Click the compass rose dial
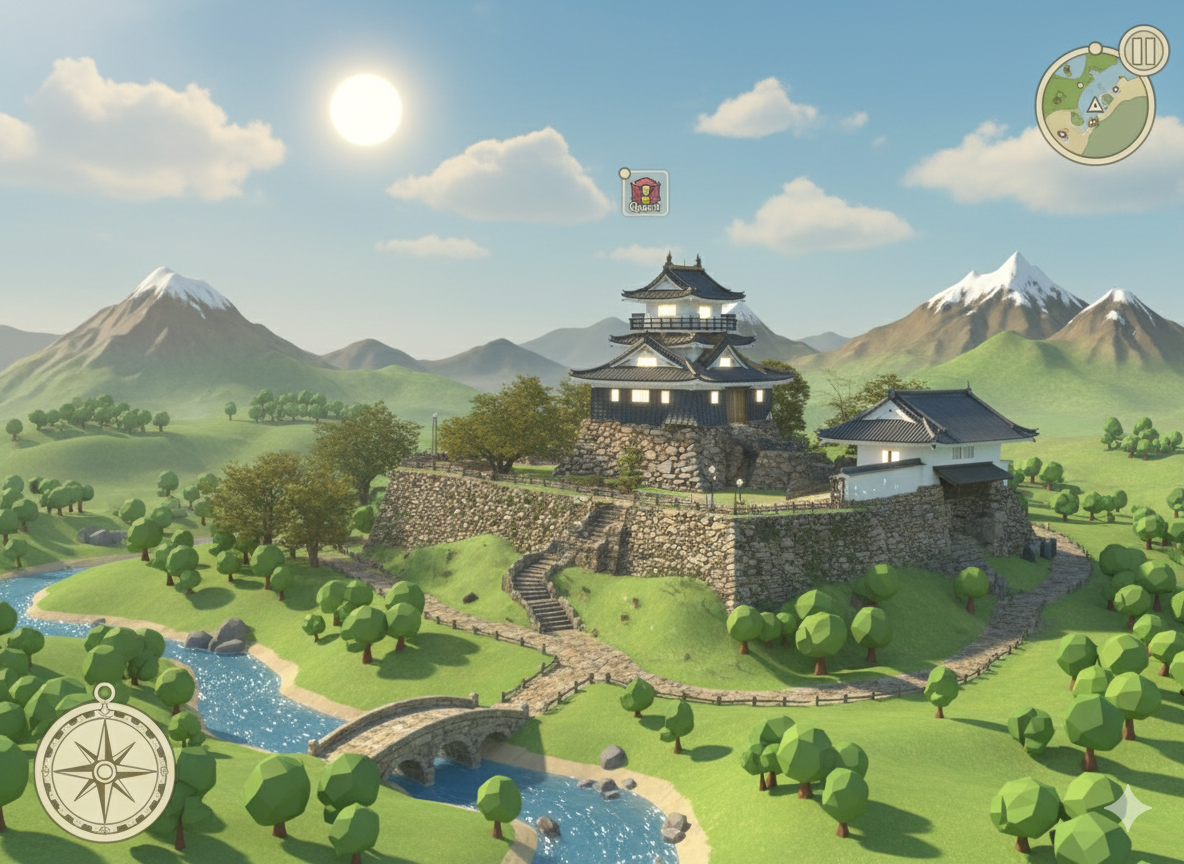1184x864 pixels. 104,769
